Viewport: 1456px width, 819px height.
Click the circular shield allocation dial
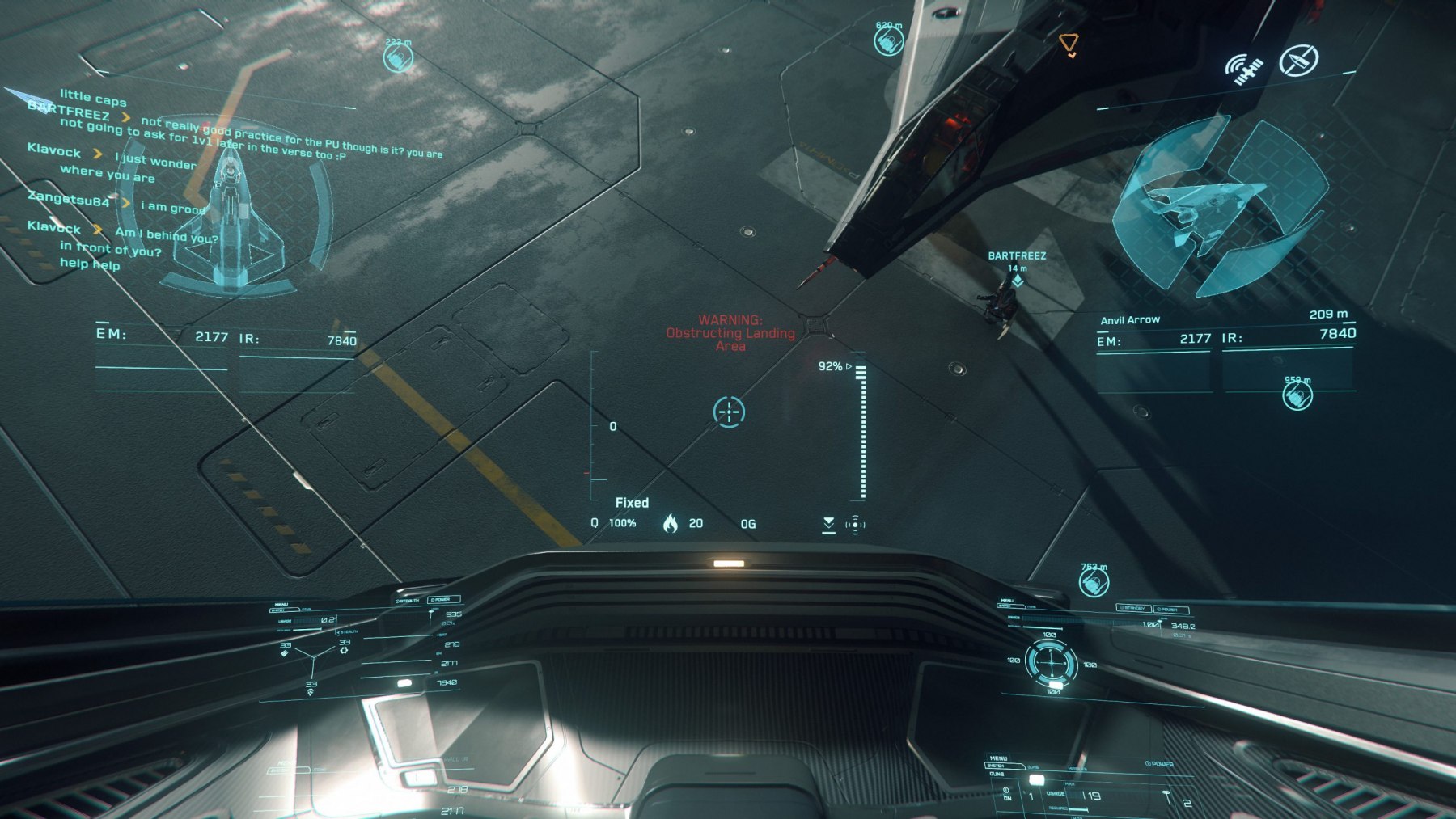(x=1052, y=663)
